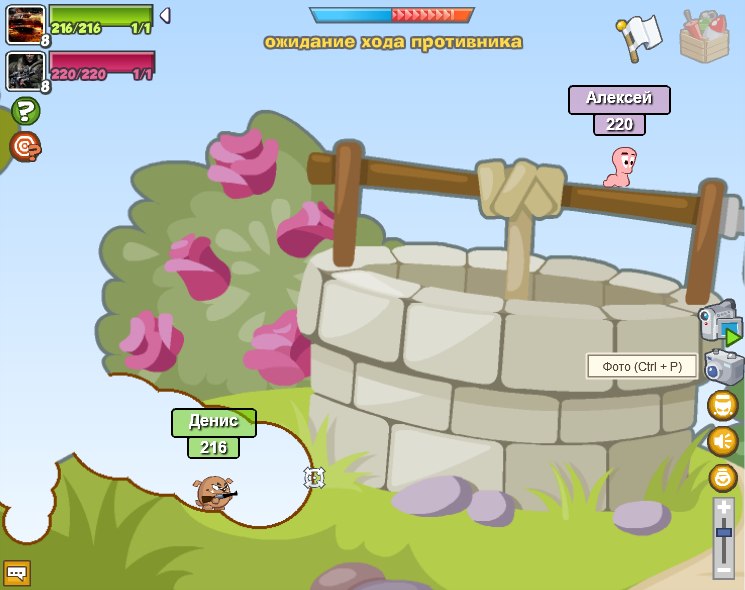Take a screenshot with the photo camera icon
The width and height of the screenshot is (745, 590).
(723, 367)
